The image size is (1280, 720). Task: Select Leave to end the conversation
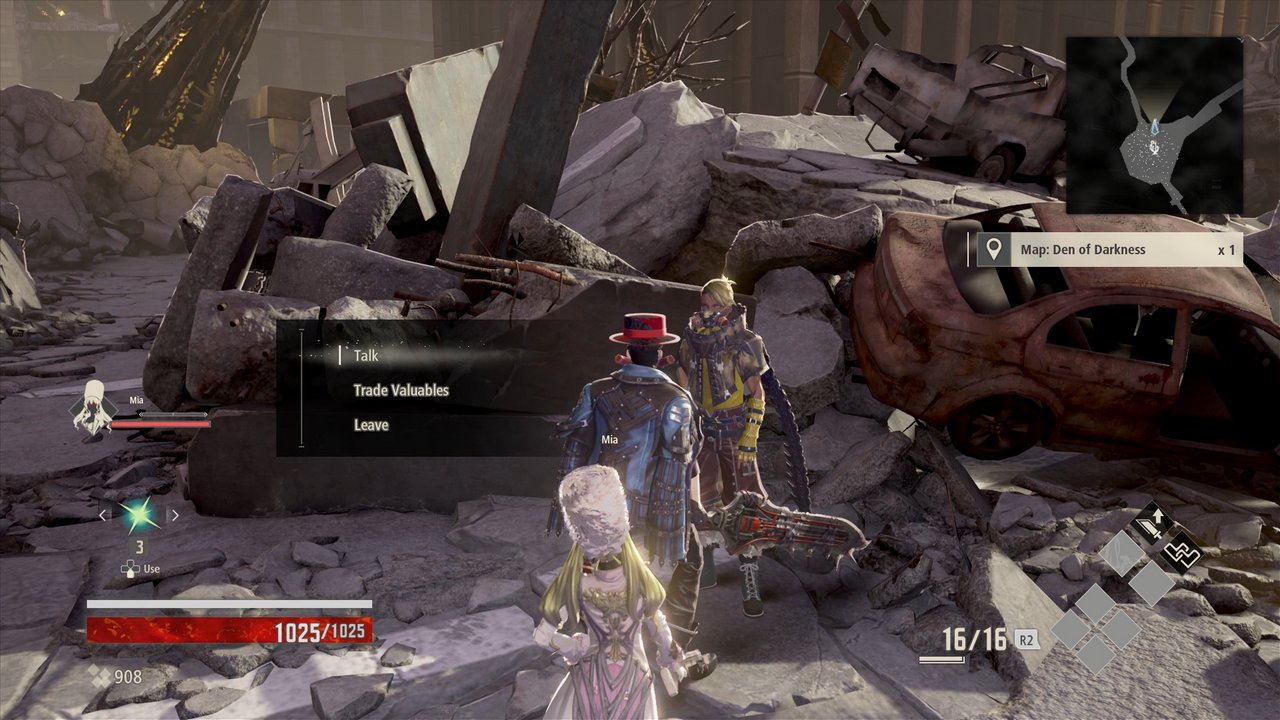(x=373, y=425)
